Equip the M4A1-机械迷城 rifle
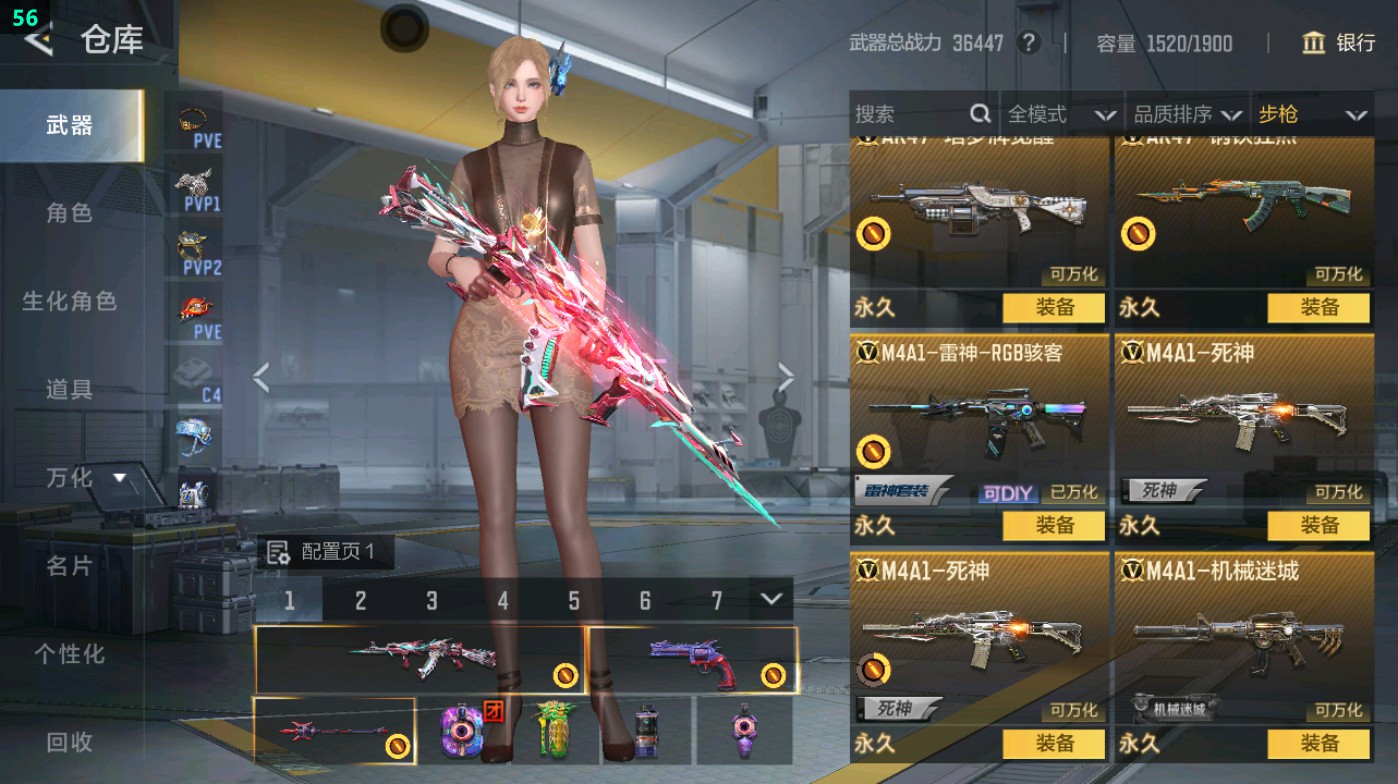1398x784 pixels. [1319, 743]
